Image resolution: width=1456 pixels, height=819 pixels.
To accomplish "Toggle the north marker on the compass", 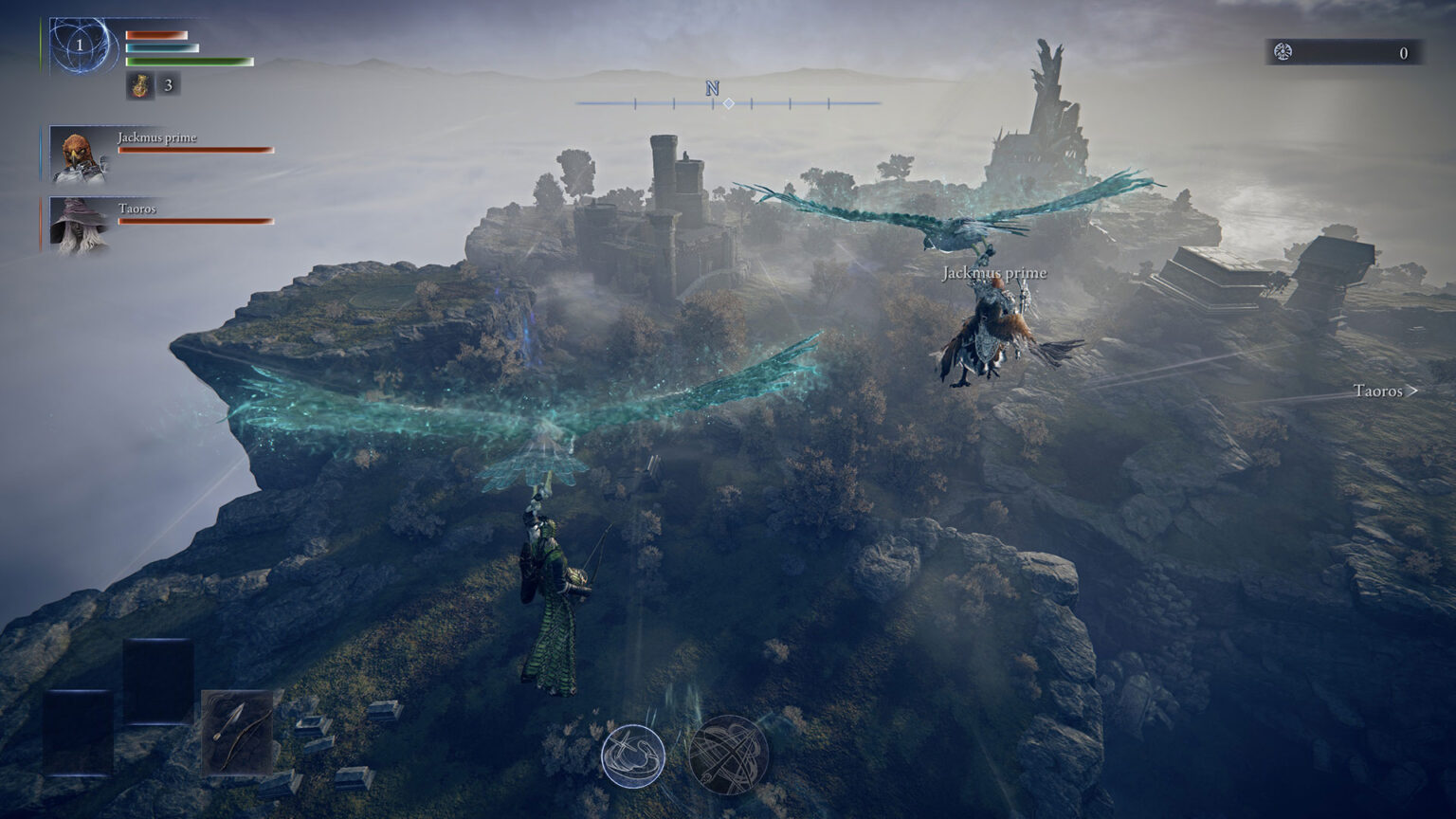I will tap(711, 88).
